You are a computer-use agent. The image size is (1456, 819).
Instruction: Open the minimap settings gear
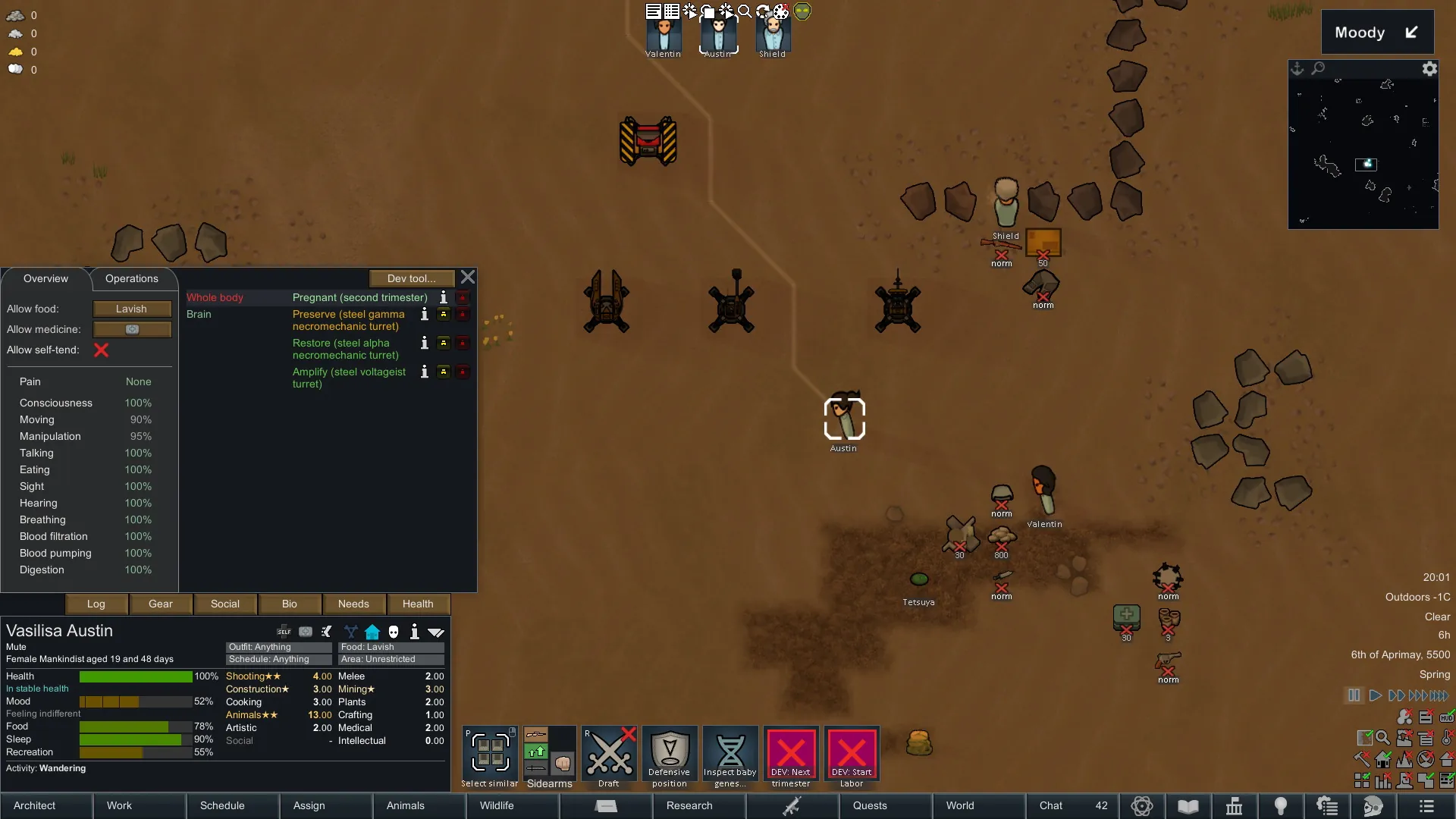[x=1429, y=69]
